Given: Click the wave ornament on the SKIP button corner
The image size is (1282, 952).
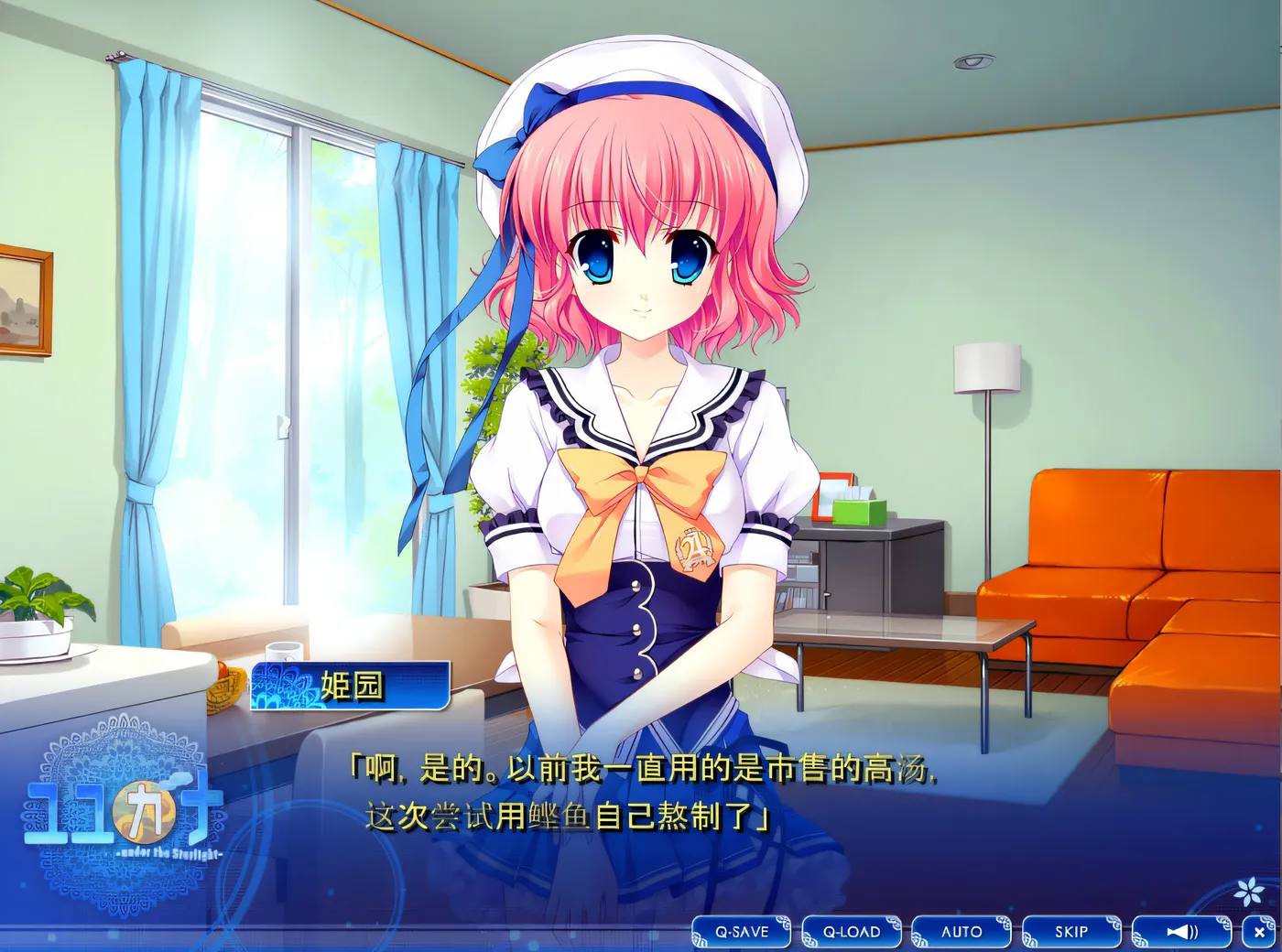Looking at the screenshot, I should (x=1113, y=923).
